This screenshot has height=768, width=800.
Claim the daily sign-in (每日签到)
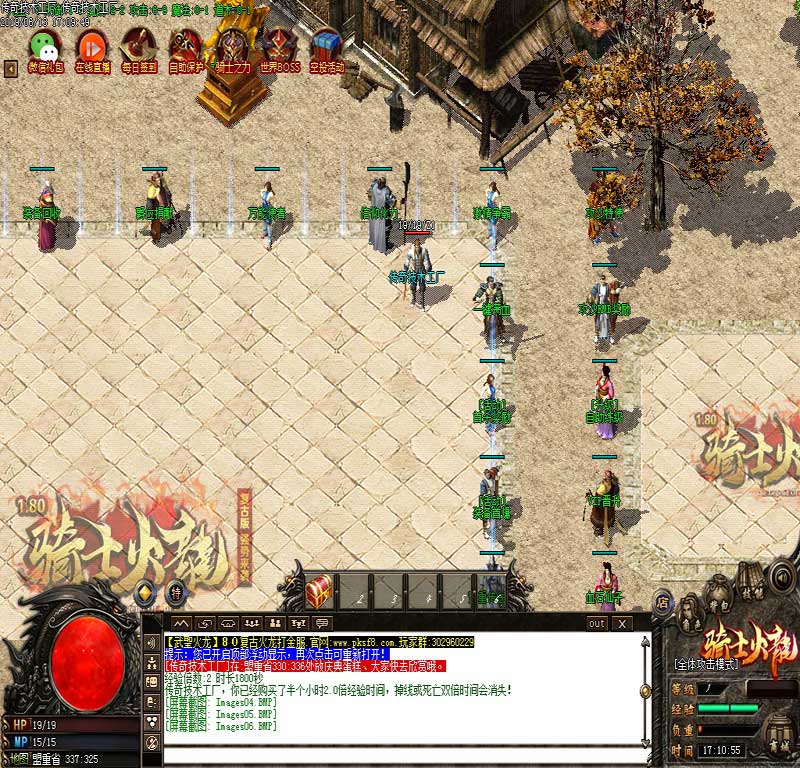coord(138,48)
